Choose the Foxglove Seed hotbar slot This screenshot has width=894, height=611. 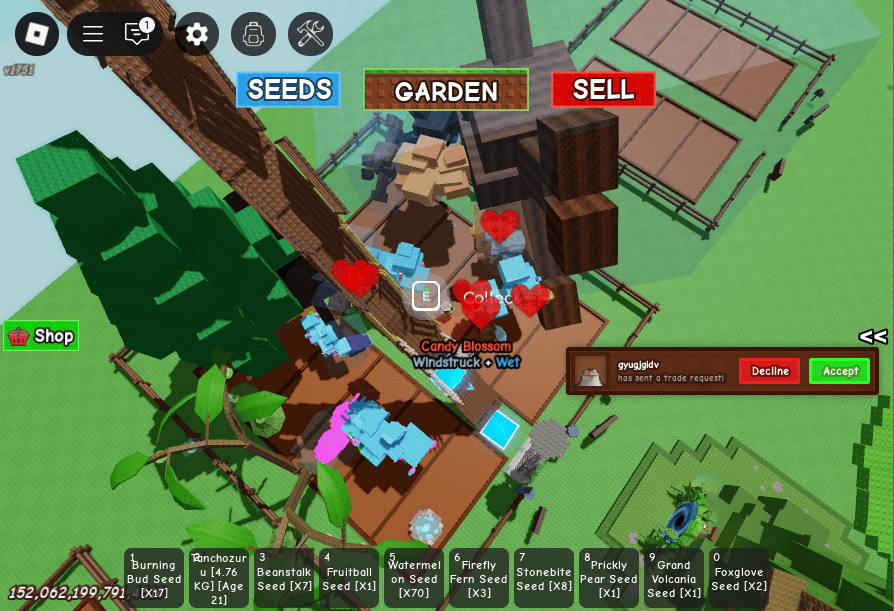pyautogui.click(x=739, y=578)
